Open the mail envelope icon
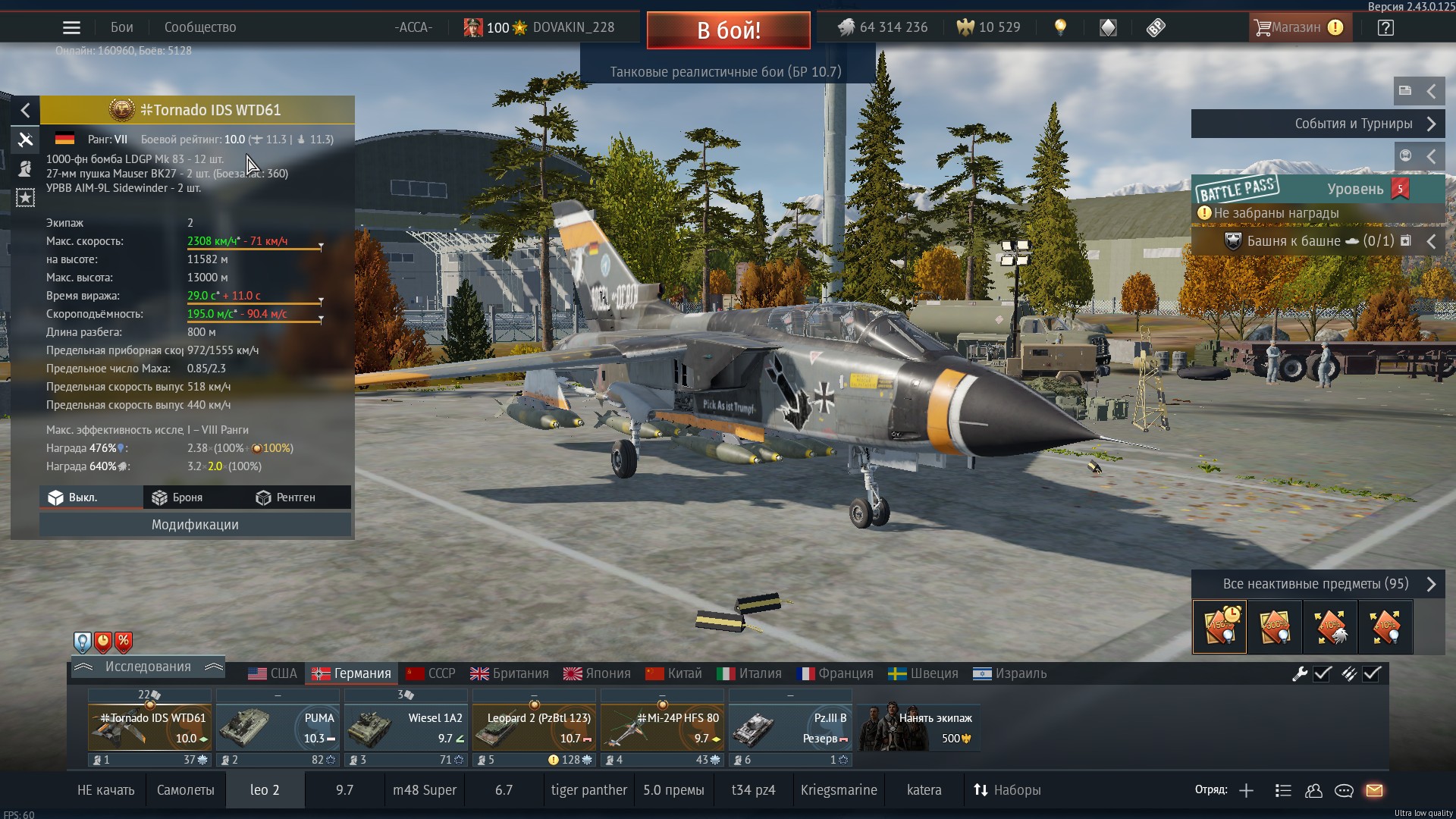The height and width of the screenshot is (819, 1456). tap(1374, 790)
